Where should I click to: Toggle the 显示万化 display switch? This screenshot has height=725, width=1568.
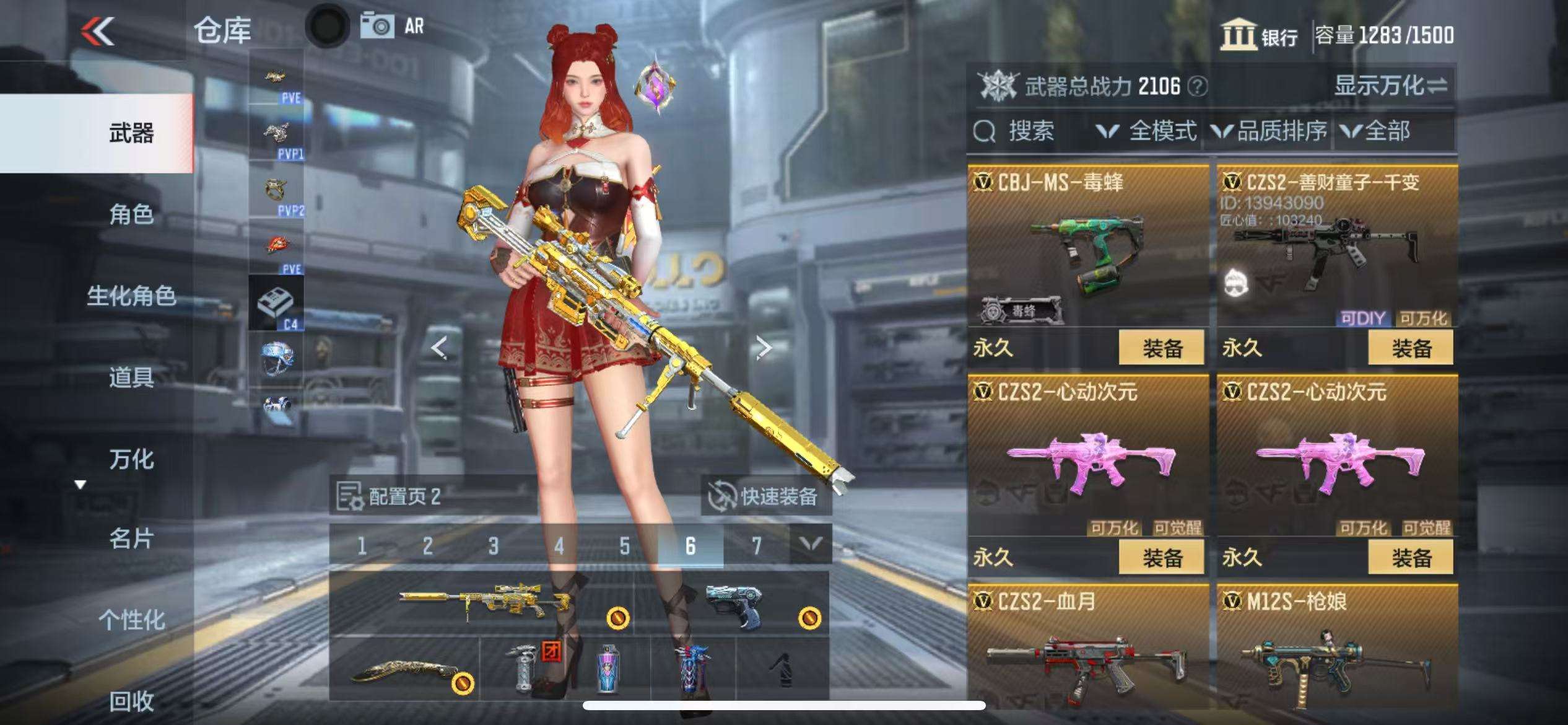[x=1391, y=86]
